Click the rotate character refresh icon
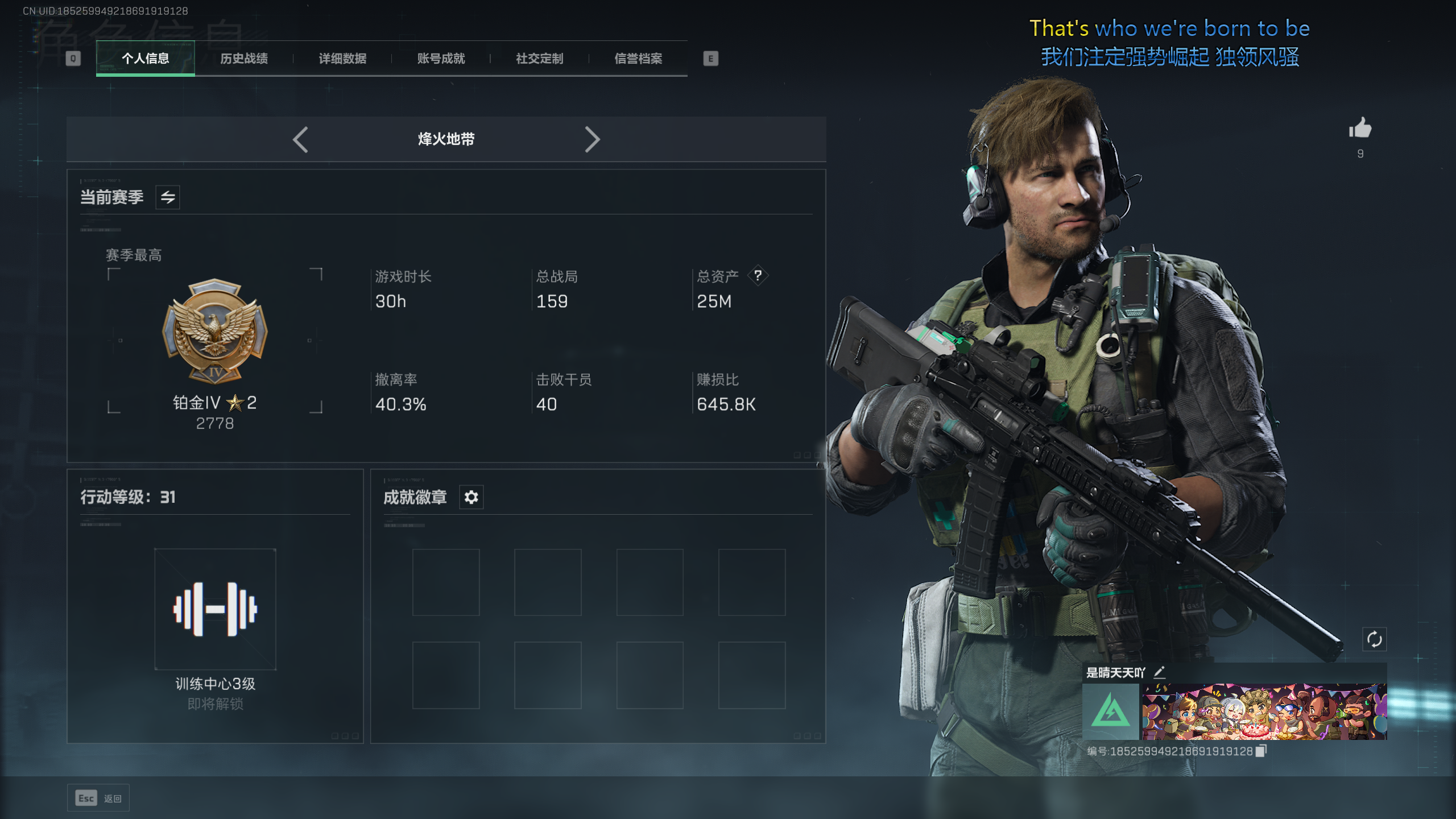This screenshot has height=819, width=1456. pos(1374,639)
